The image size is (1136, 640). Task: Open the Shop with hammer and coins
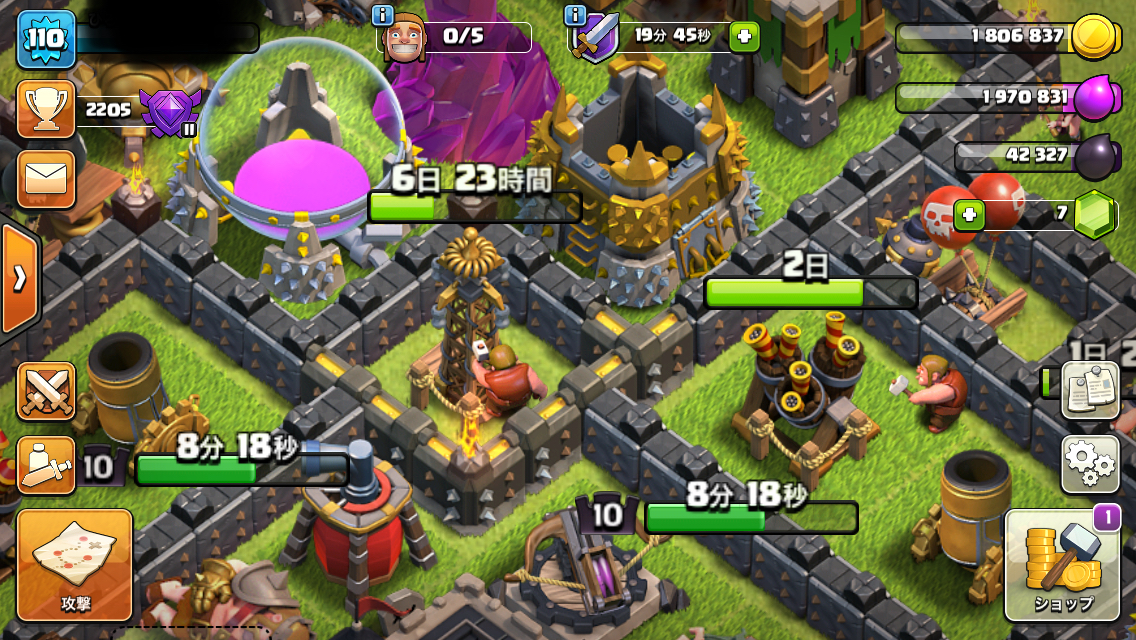click(1062, 565)
